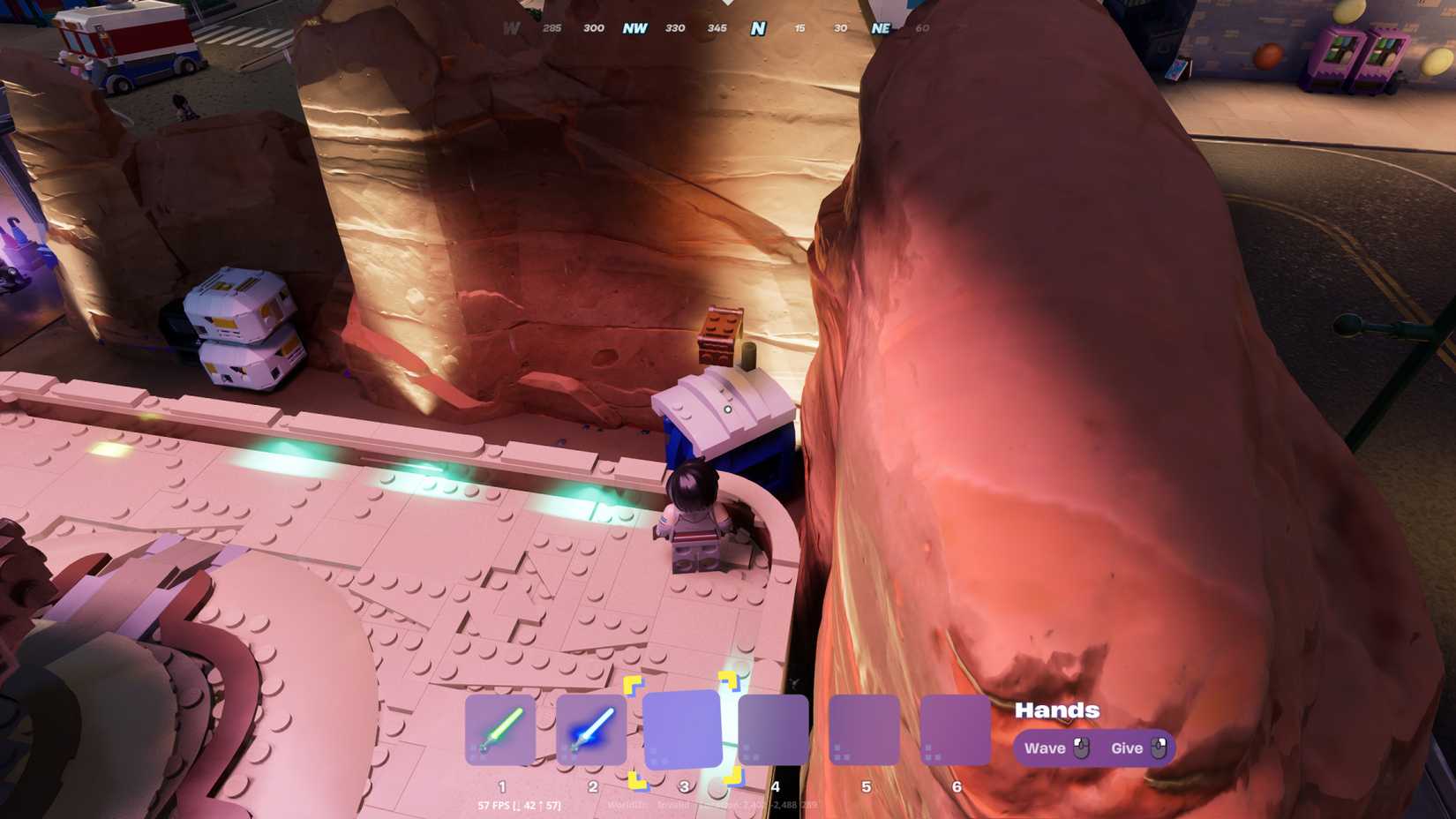Click the Wave action button
Viewport: 1456px width, 819px height.
(x=1047, y=748)
